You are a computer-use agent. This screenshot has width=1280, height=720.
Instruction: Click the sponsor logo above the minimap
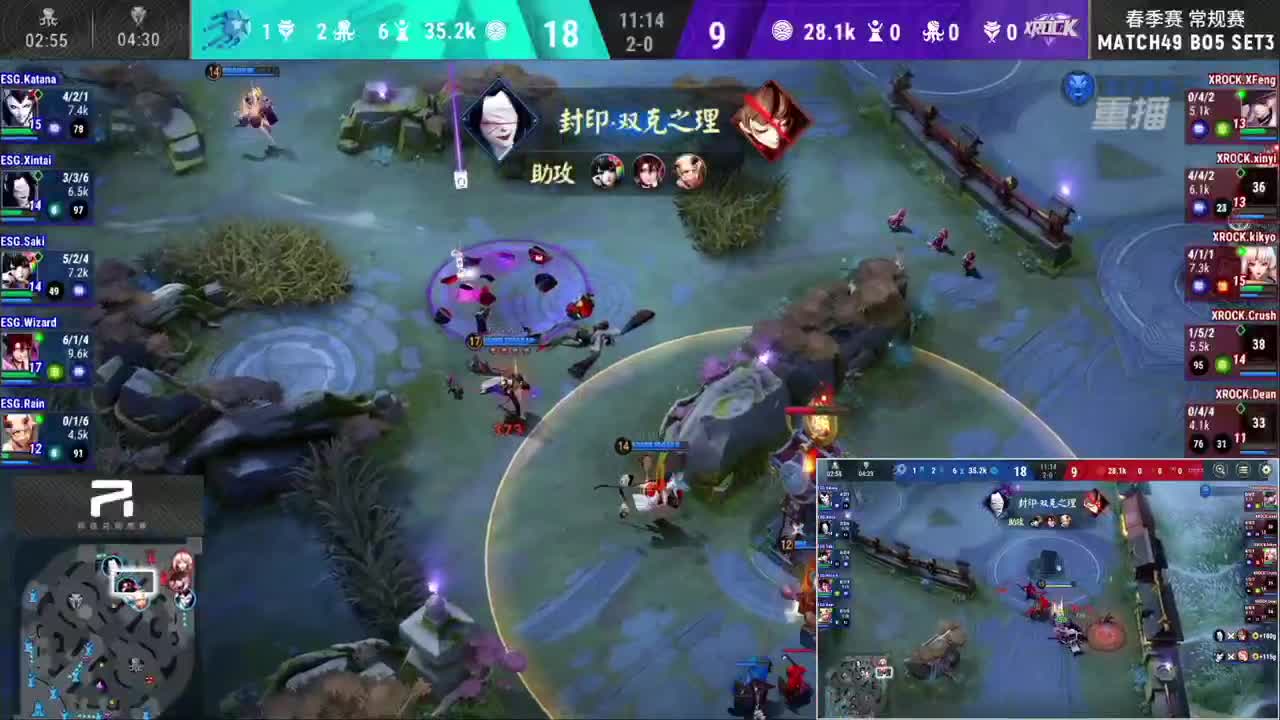click(110, 500)
